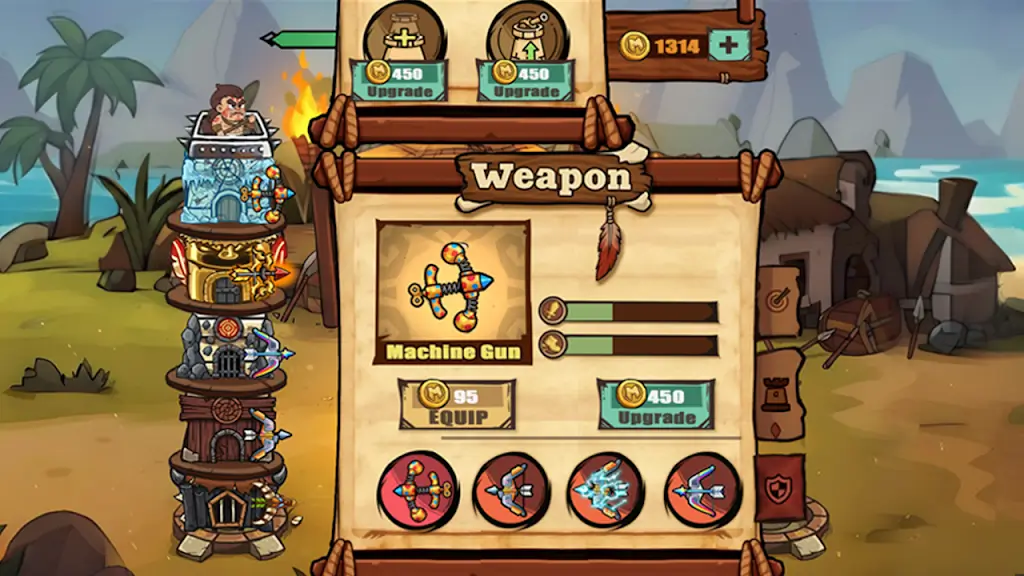Select the rainbow bow weapon

point(703,490)
